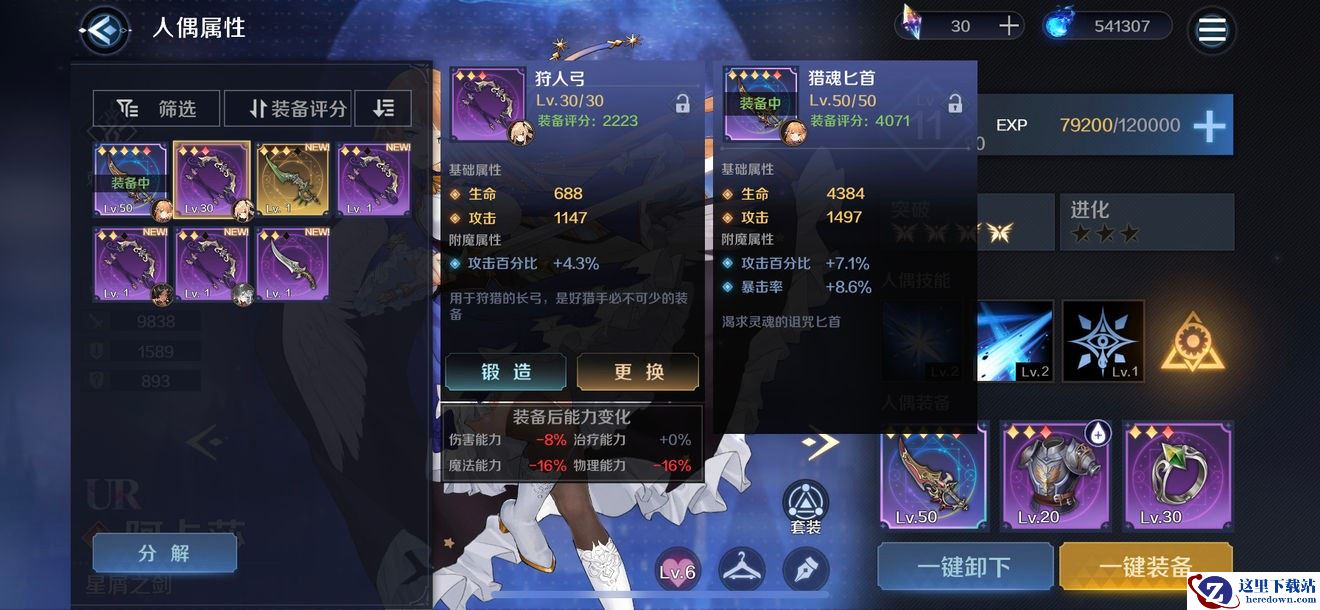This screenshot has width=1320, height=610.
Task: Open the hamburger menu
Action: pyautogui.click(x=1211, y=30)
